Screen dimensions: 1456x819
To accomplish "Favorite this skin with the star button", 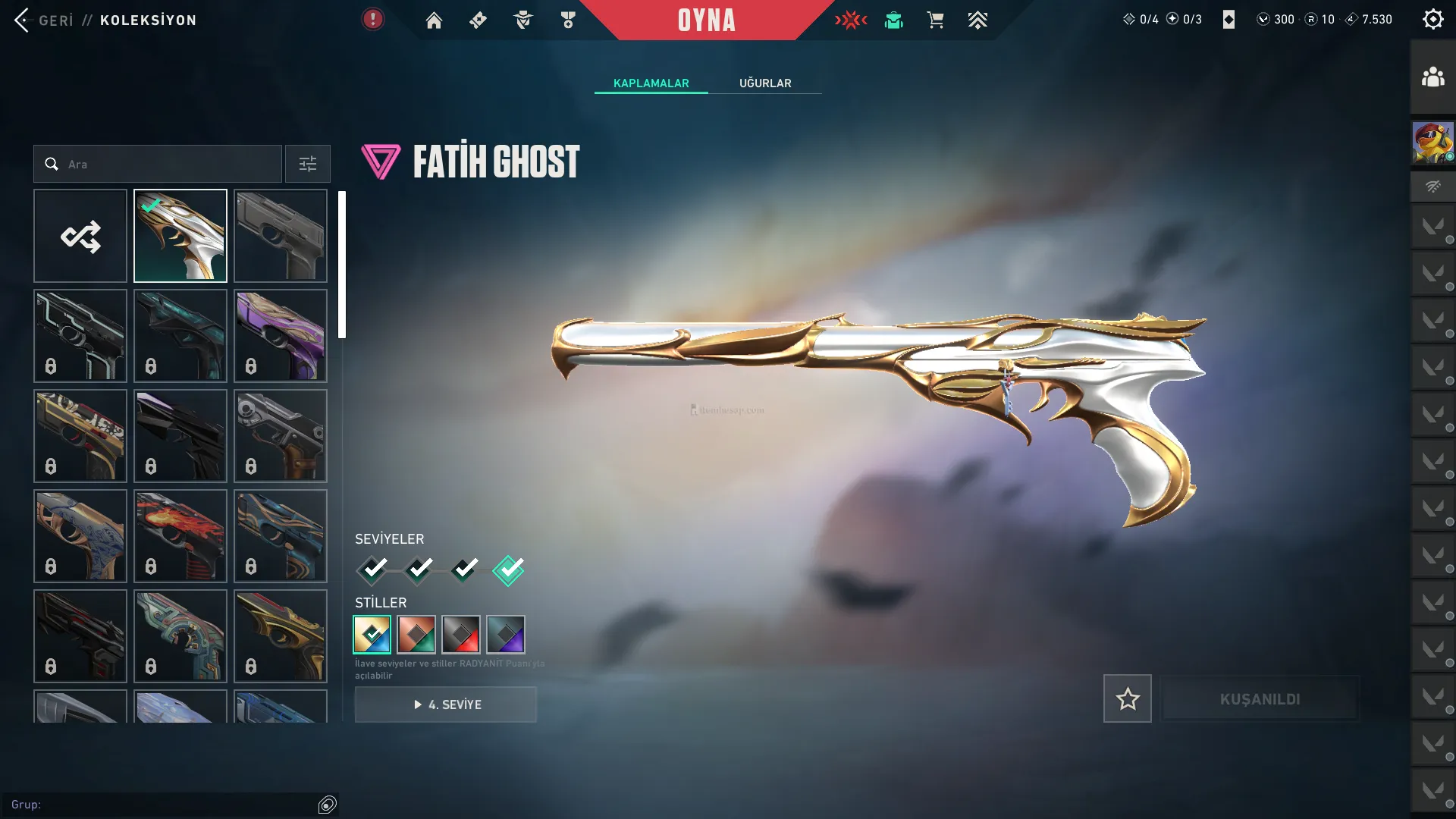I will 1127,698.
